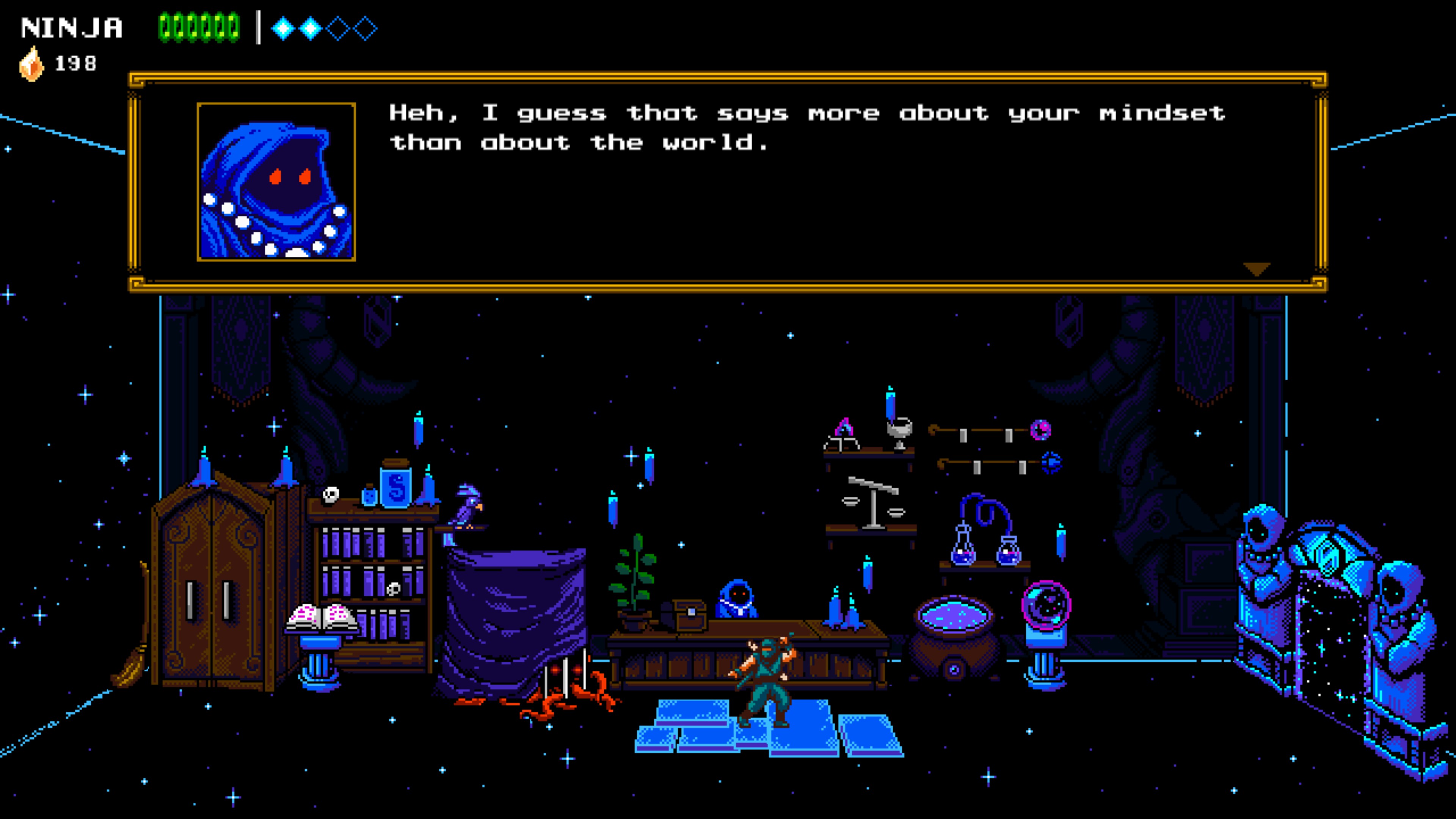Select the time shard currency icon

(x=31, y=64)
